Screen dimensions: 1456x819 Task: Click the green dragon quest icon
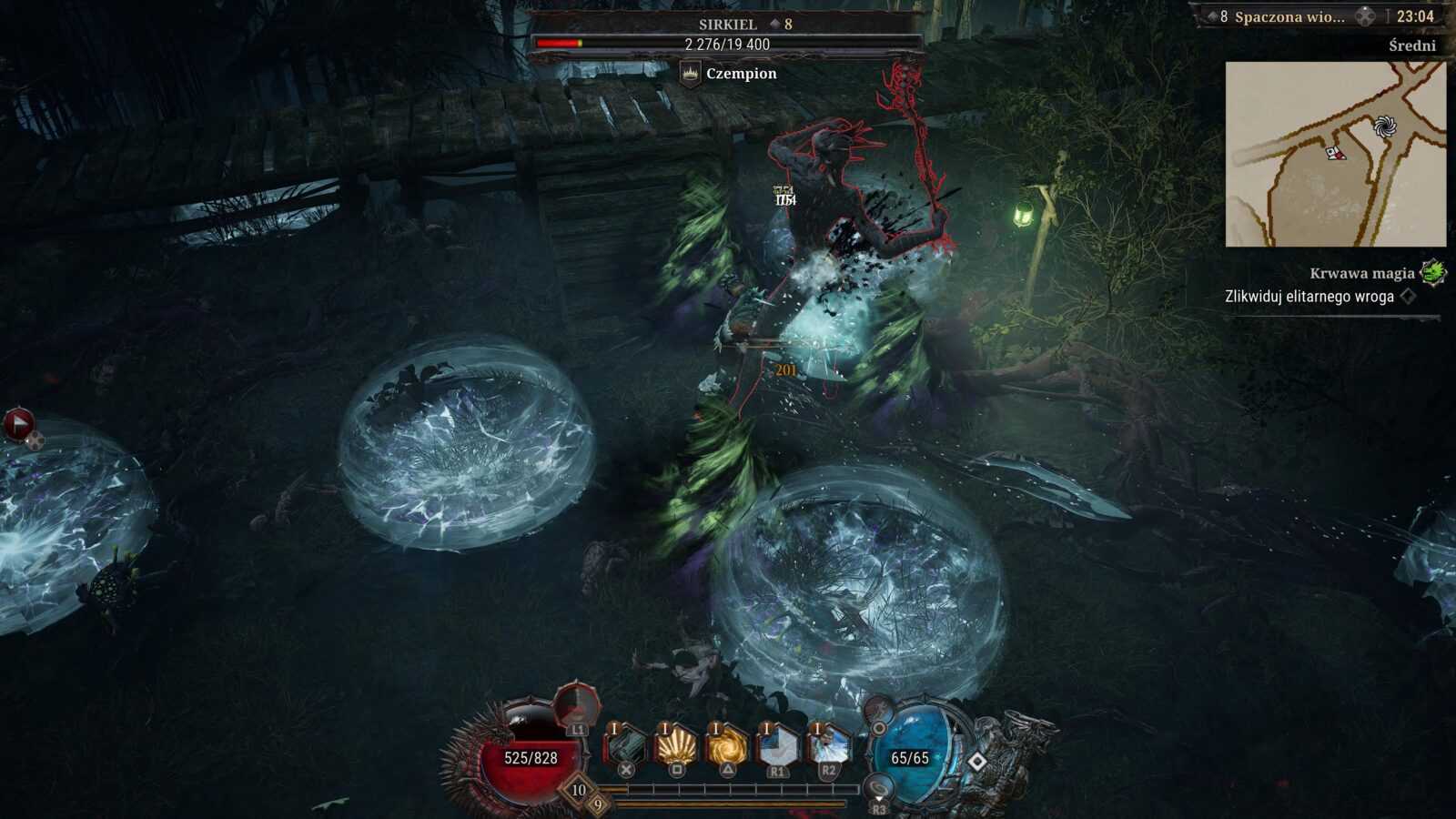coord(1433,272)
